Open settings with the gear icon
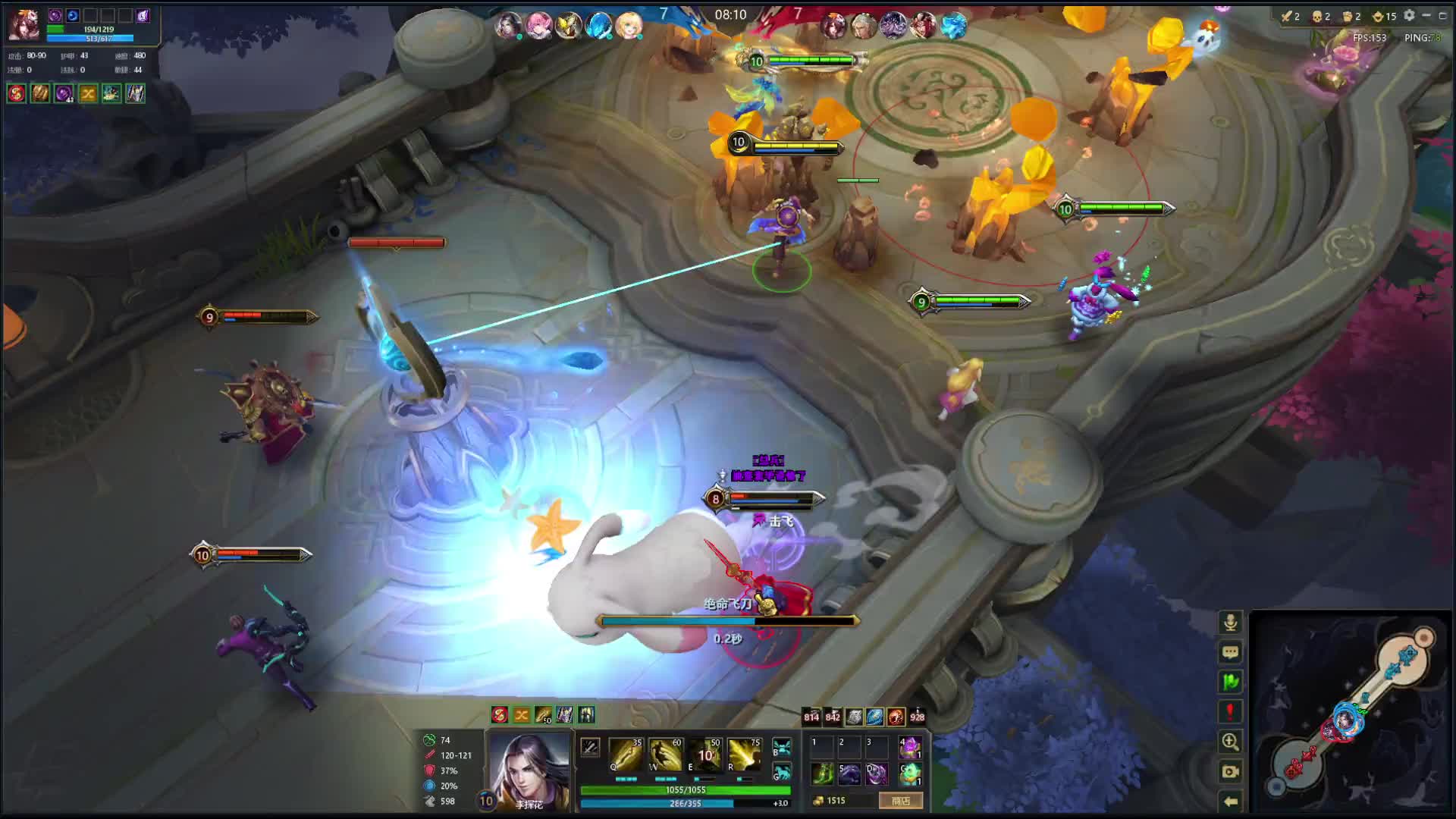The image size is (1456, 819). [x=1409, y=15]
